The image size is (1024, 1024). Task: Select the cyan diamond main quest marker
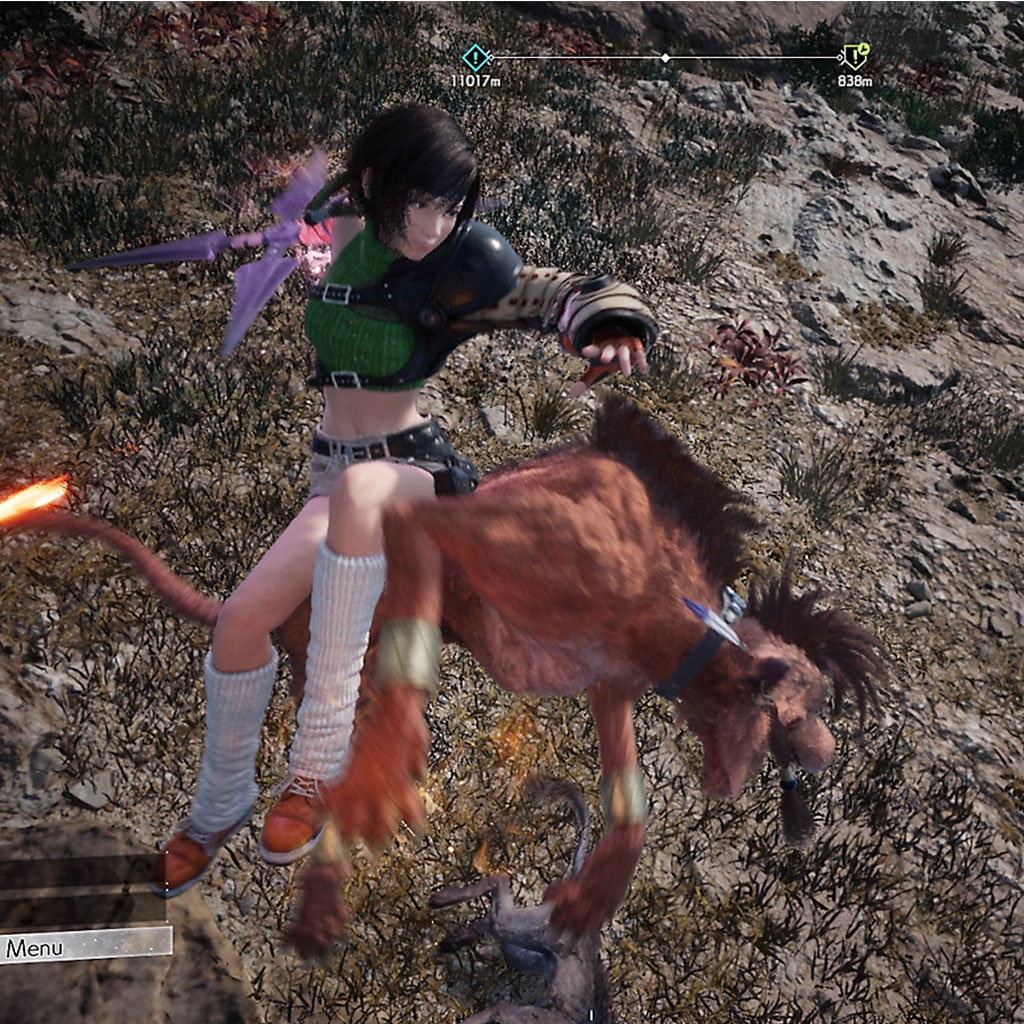point(476,57)
